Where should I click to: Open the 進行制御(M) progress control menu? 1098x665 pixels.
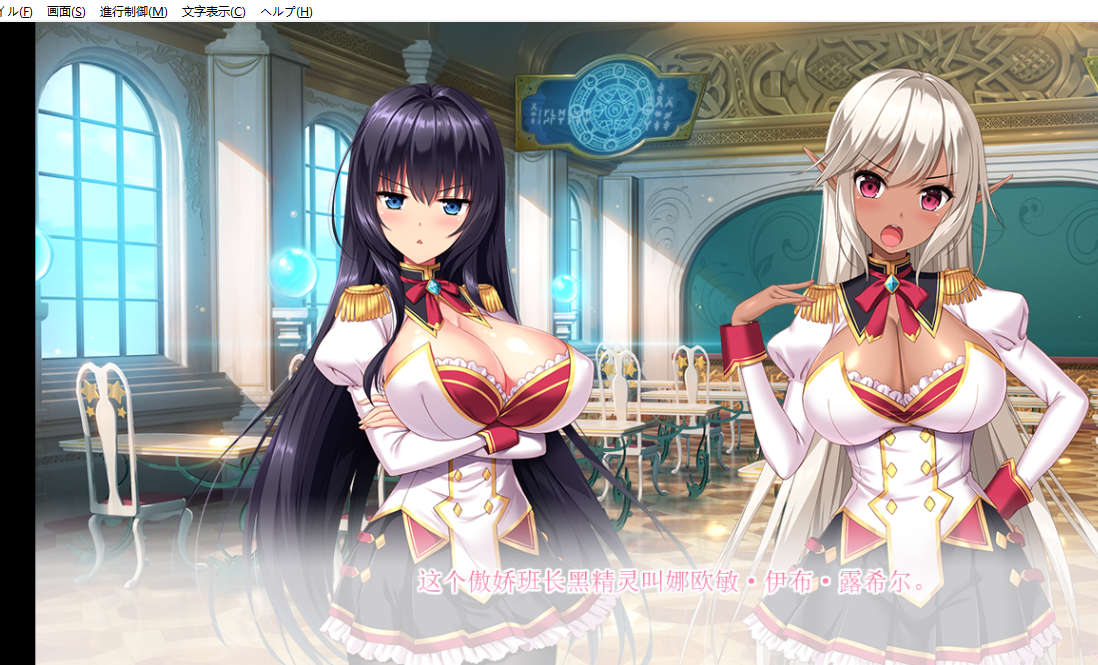click(134, 12)
